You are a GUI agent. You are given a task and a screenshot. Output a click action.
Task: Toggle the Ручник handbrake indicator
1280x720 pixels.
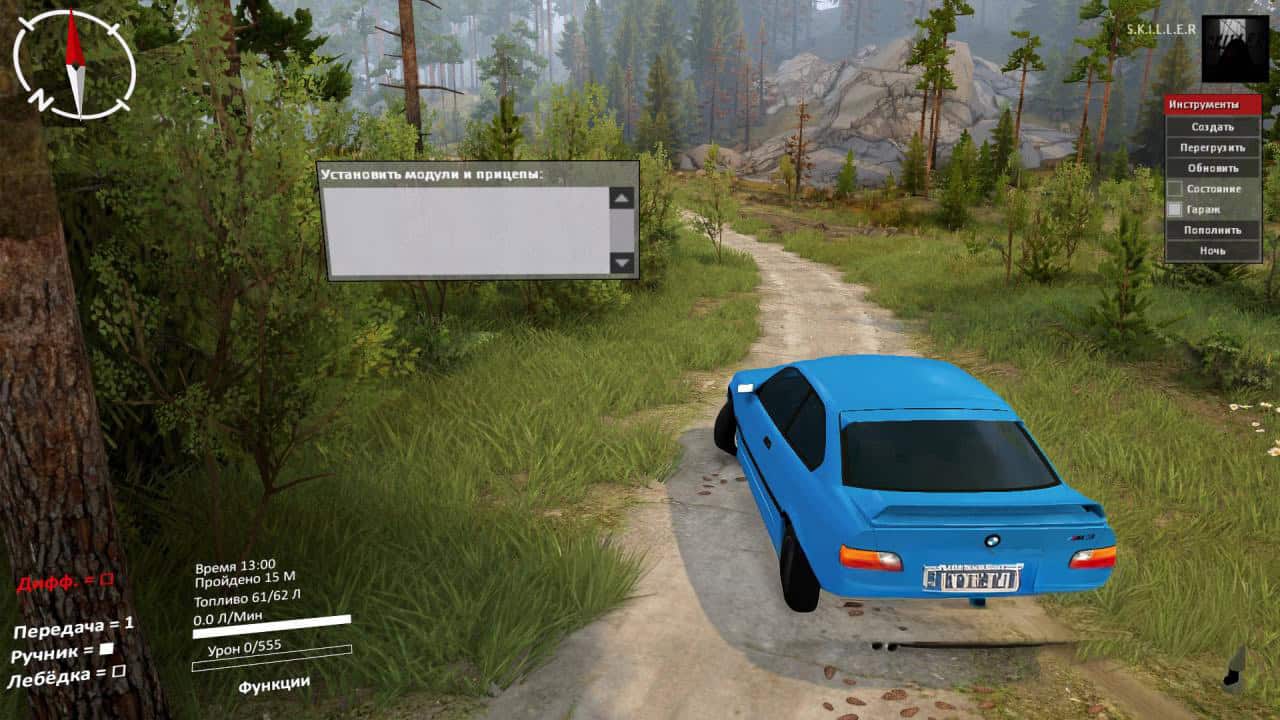point(106,650)
